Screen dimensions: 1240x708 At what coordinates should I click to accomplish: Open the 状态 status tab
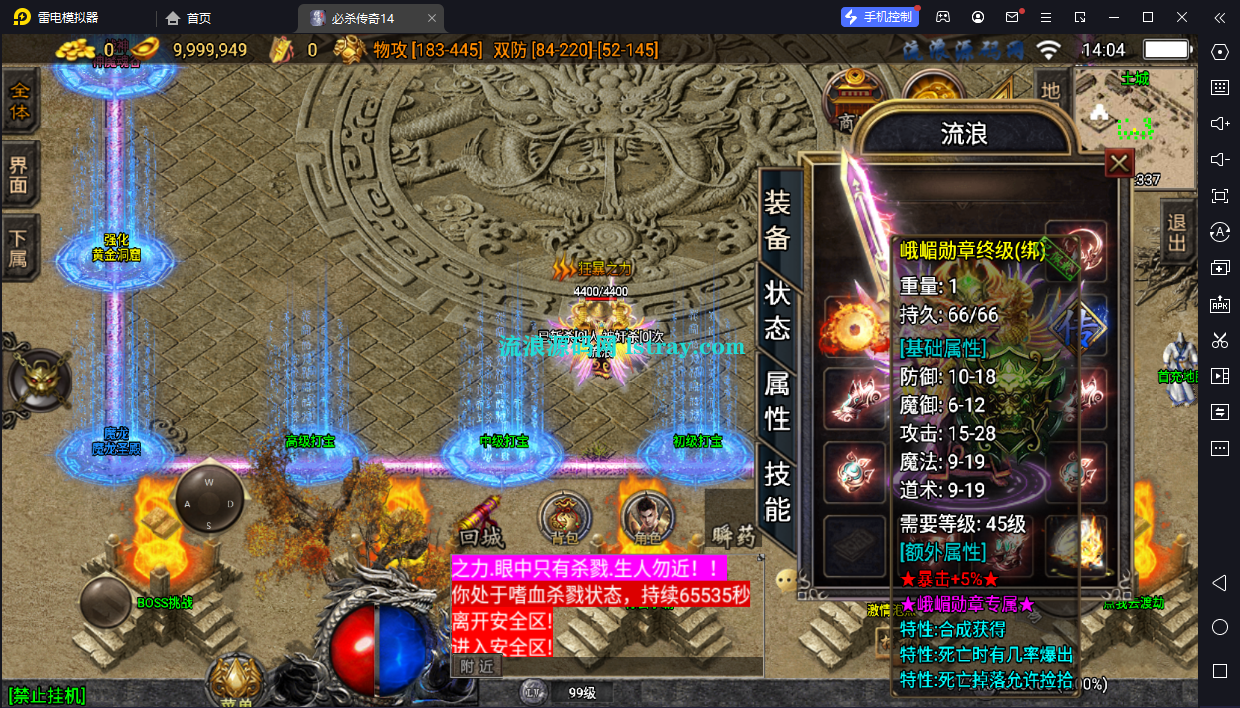pos(777,309)
